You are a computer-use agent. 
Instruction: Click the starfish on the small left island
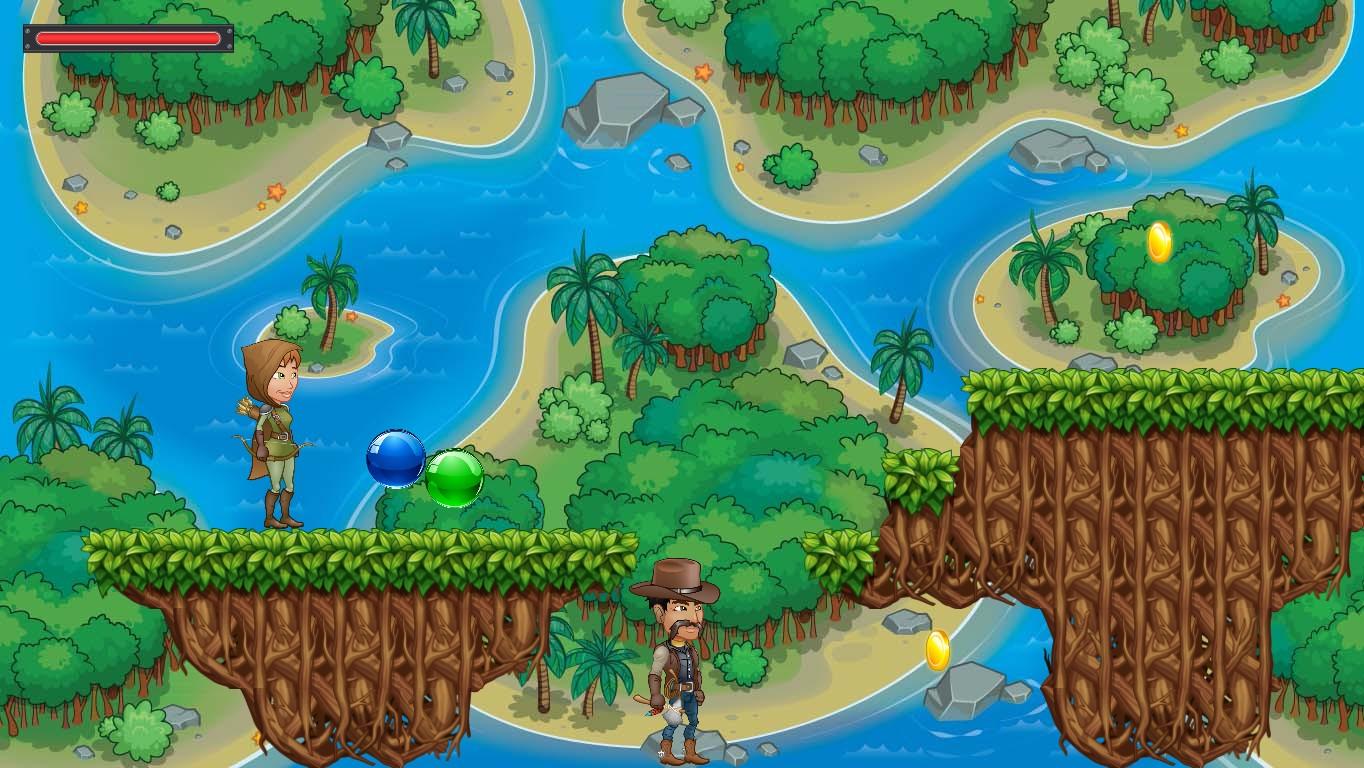[x=352, y=318]
